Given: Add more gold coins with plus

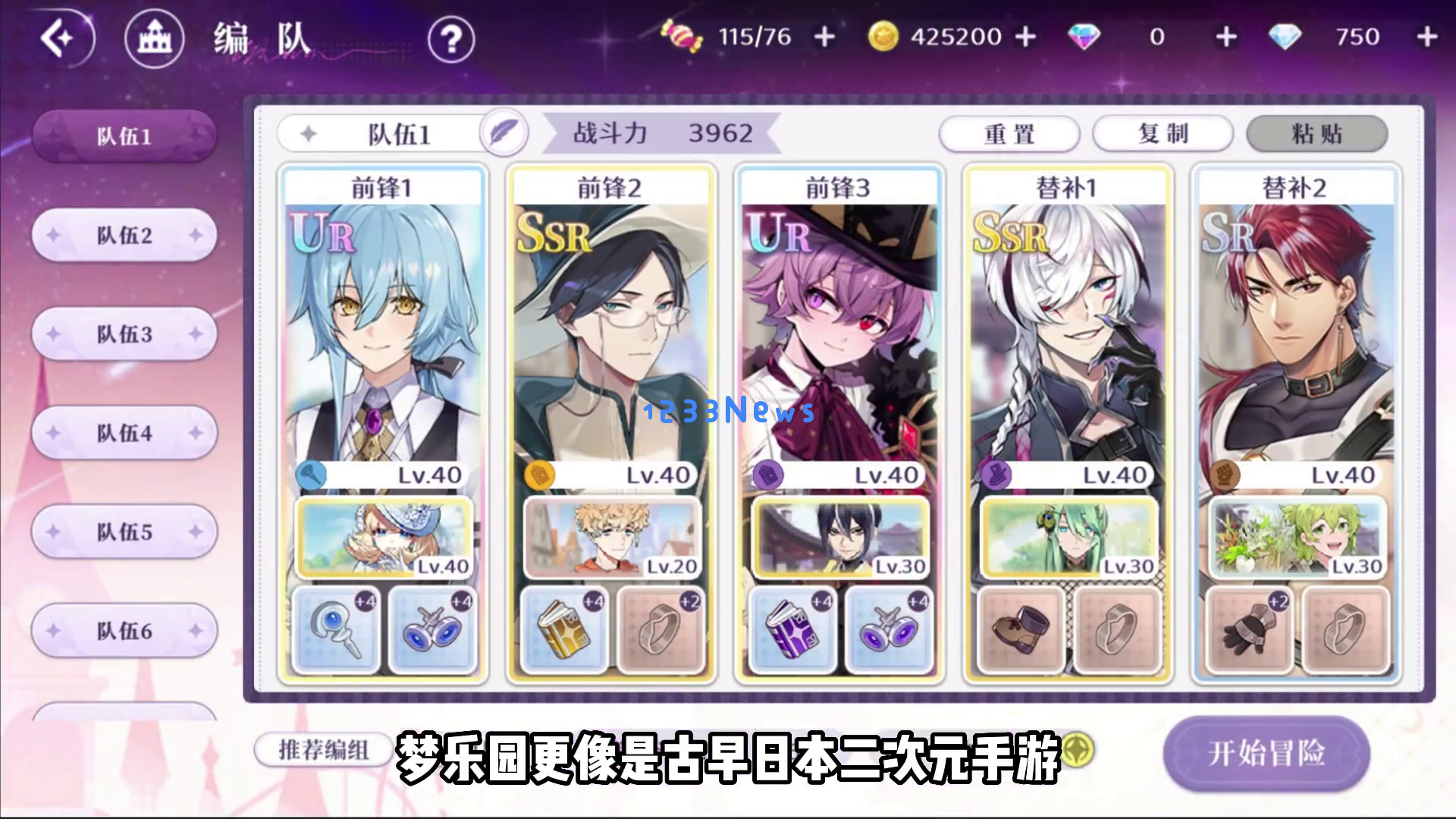Looking at the screenshot, I should (1025, 37).
